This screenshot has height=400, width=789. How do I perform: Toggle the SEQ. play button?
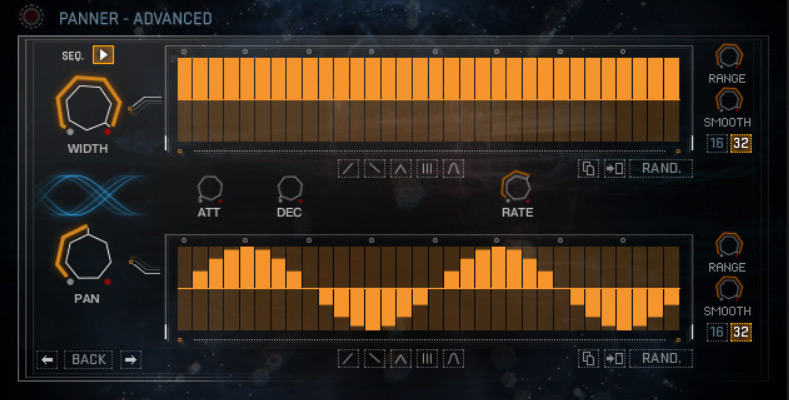tap(103, 55)
